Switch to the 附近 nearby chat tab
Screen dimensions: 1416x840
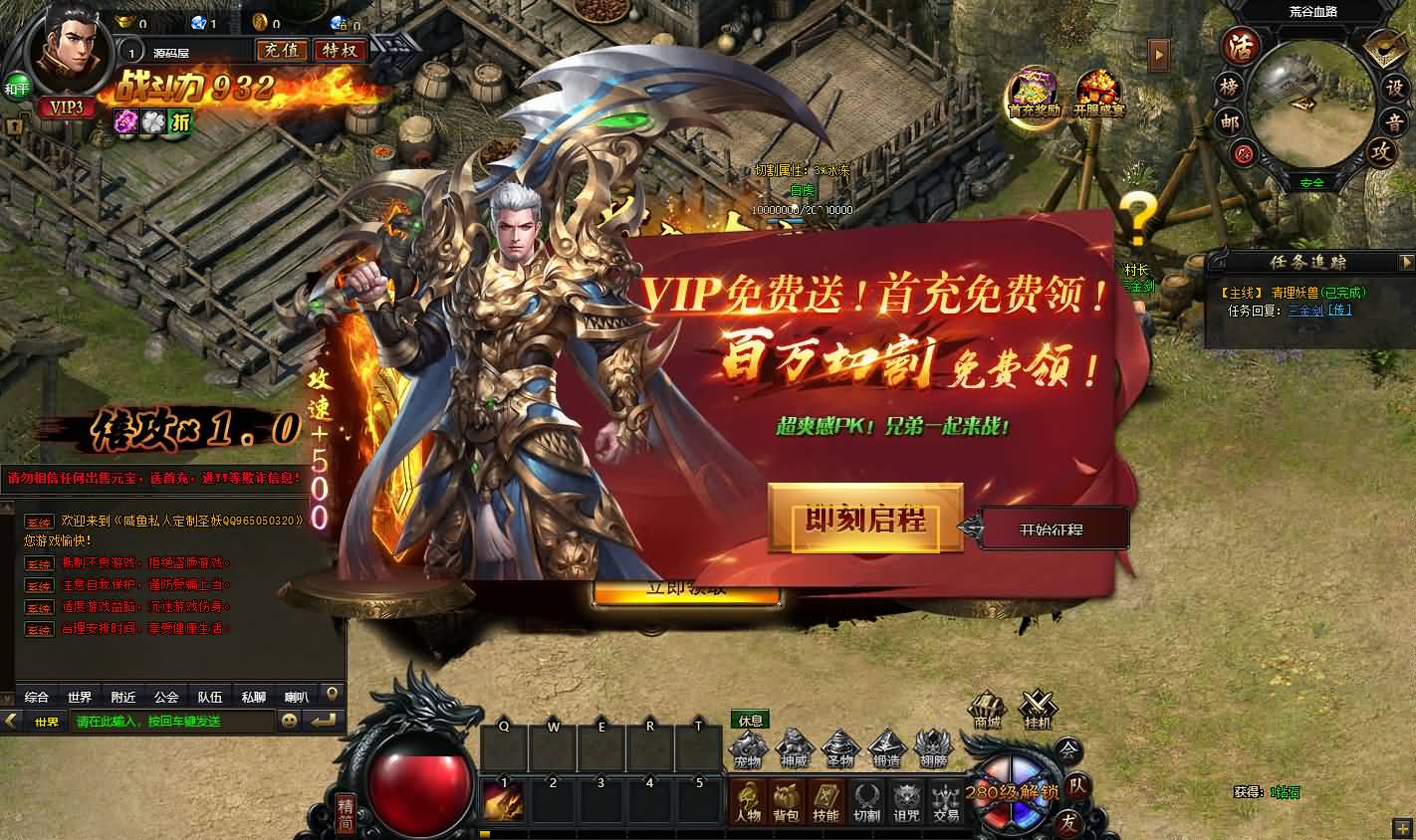pyautogui.click(x=121, y=697)
